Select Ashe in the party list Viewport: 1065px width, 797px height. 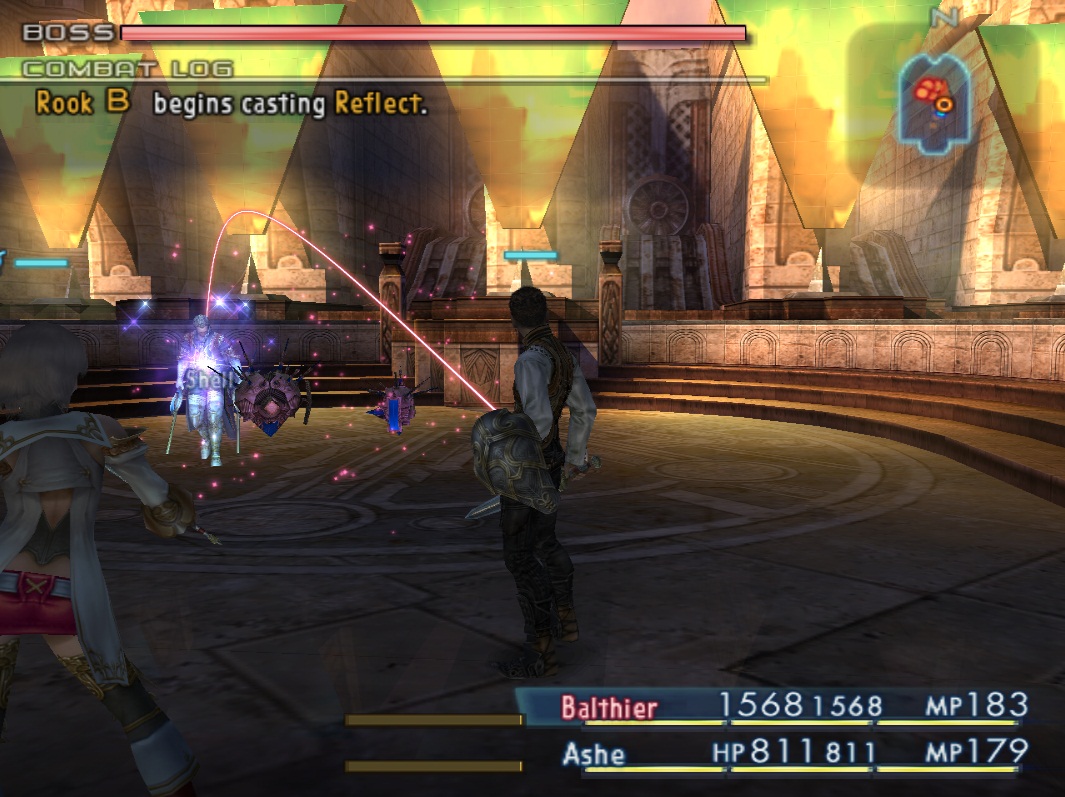(594, 752)
